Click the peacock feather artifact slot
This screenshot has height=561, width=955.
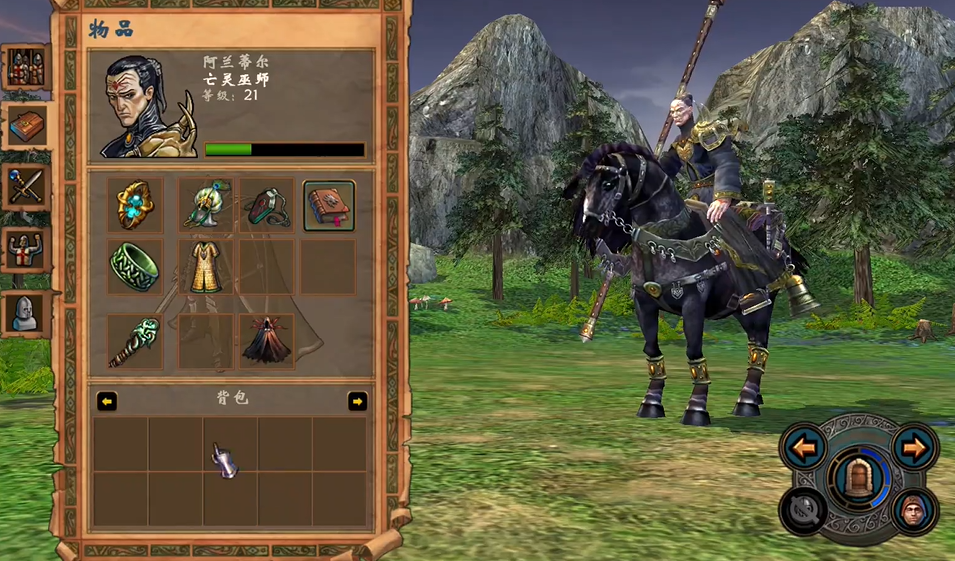tap(205, 205)
